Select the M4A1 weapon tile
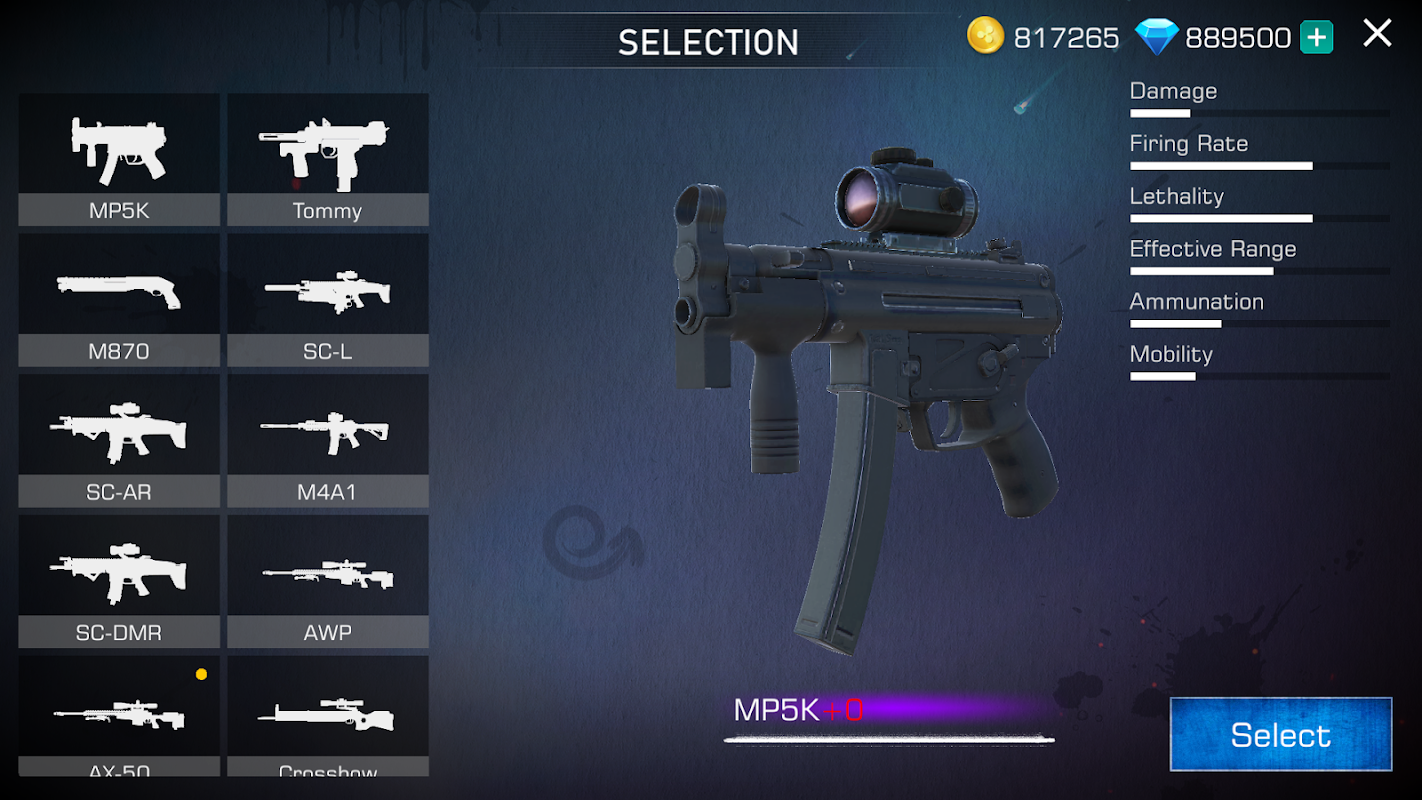The image size is (1422, 800). click(x=328, y=440)
